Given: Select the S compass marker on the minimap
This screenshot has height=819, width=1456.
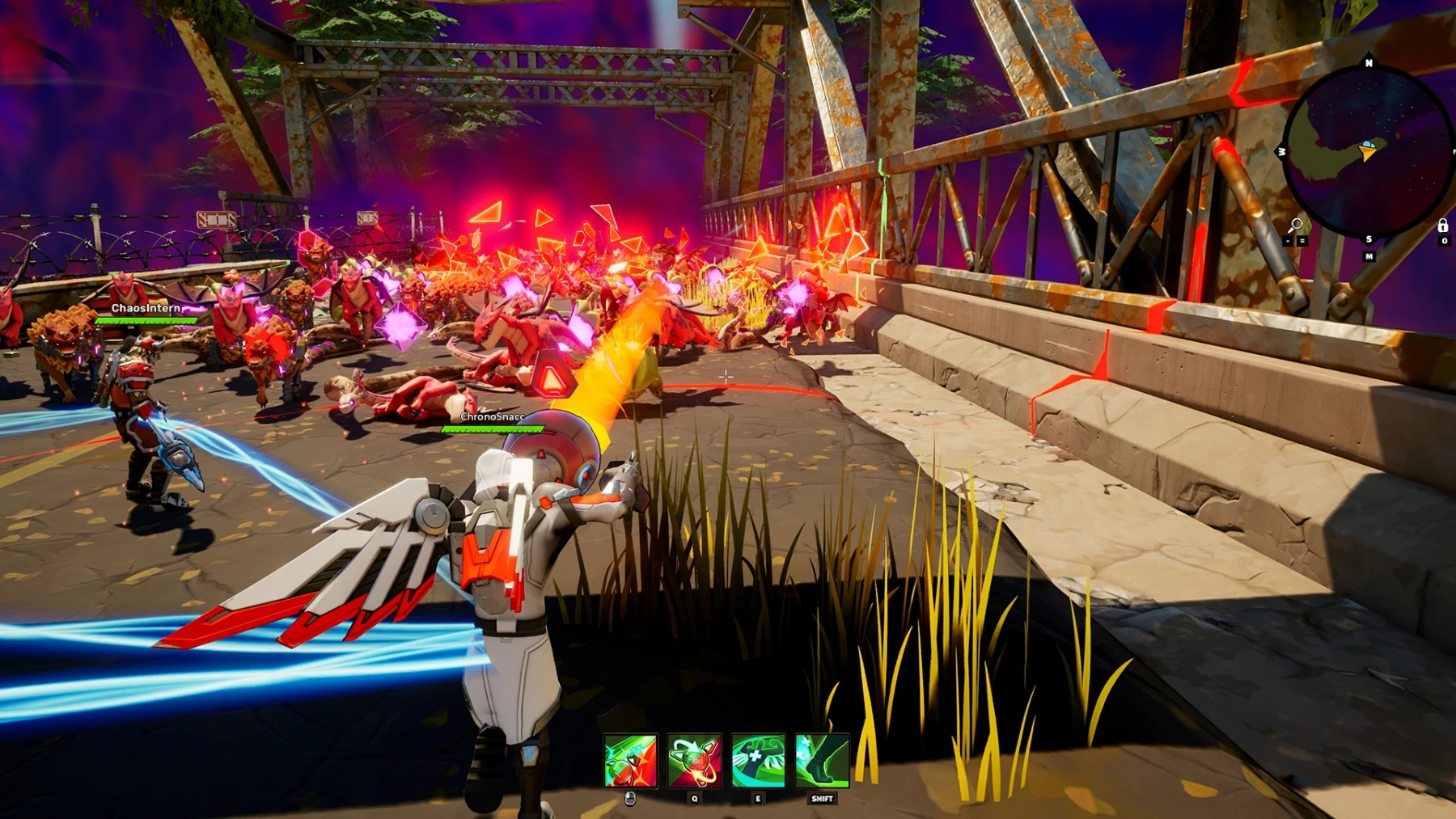Looking at the screenshot, I should (x=1369, y=239).
